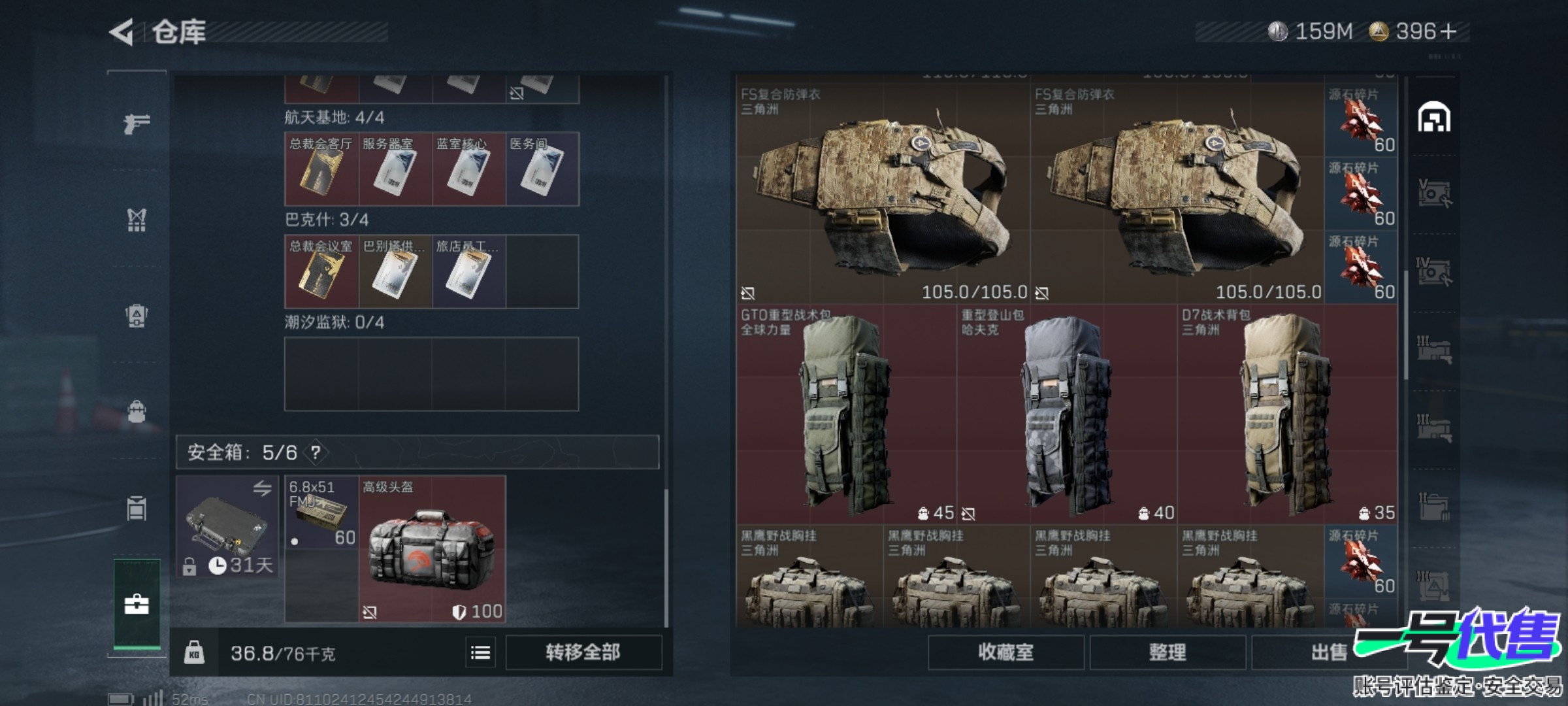Select the 6.8x51 FMJ ammo stack
The height and width of the screenshot is (706, 1568).
coord(321,513)
